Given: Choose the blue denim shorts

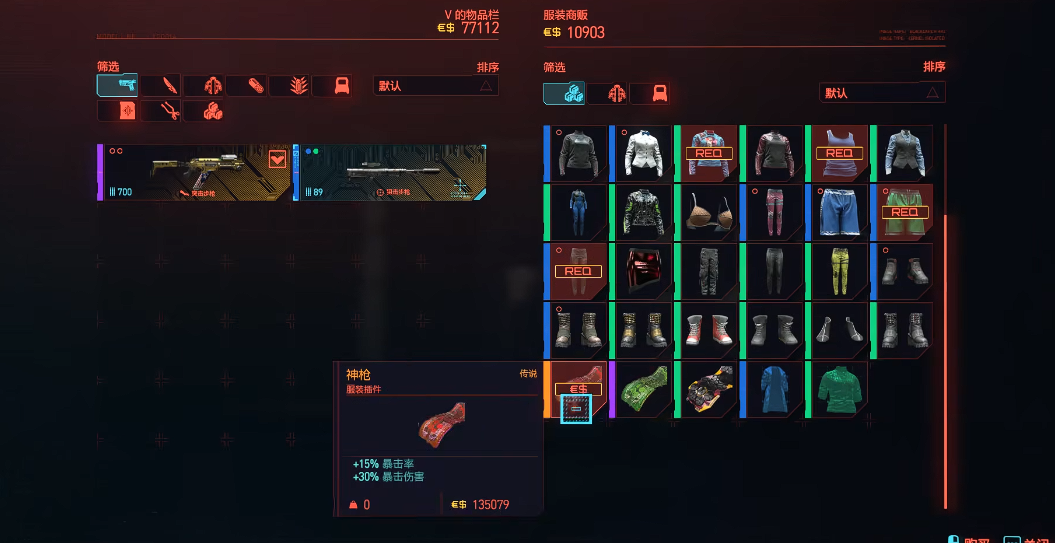Looking at the screenshot, I should pos(840,212).
